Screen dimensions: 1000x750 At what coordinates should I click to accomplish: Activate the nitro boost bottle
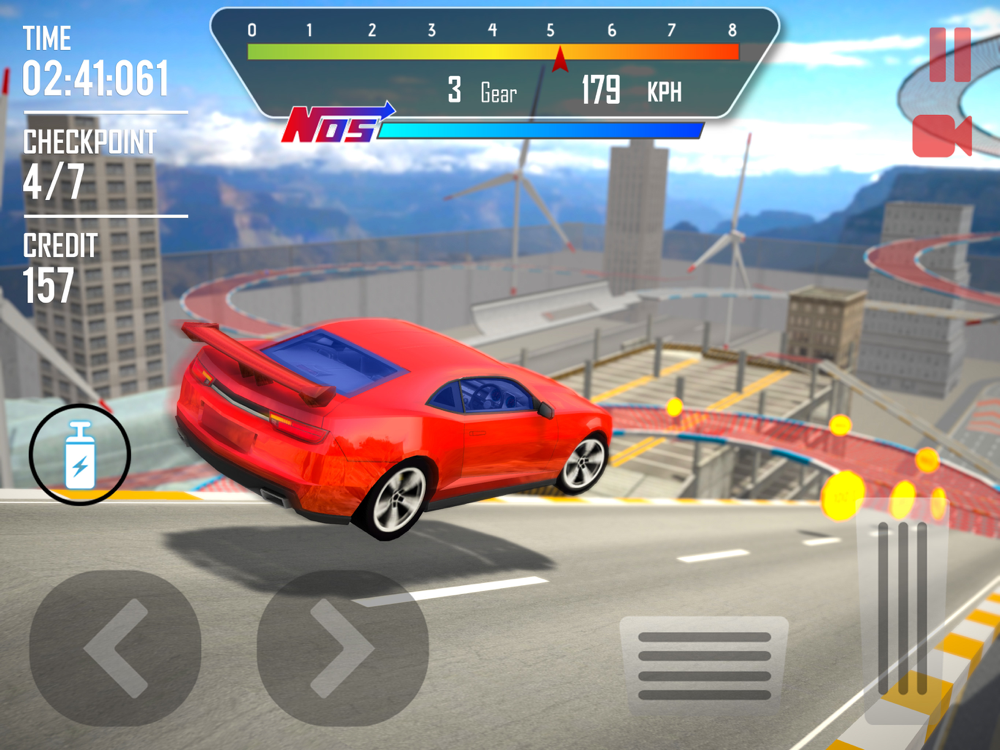(x=80, y=453)
